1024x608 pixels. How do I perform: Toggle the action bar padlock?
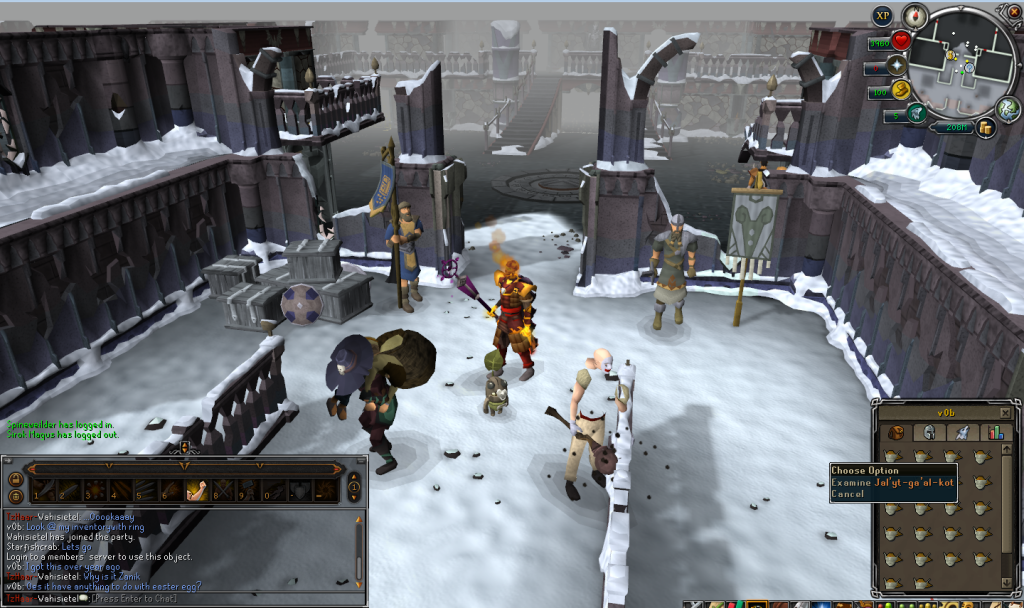[16, 481]
